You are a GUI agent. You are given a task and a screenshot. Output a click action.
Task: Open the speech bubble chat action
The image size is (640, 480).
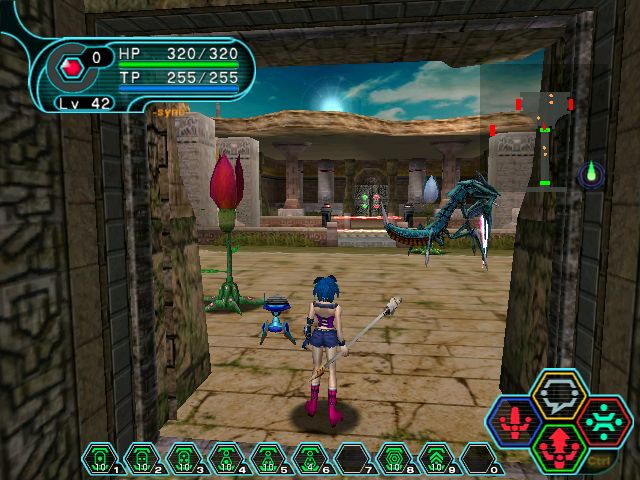(x=559, y=394)
